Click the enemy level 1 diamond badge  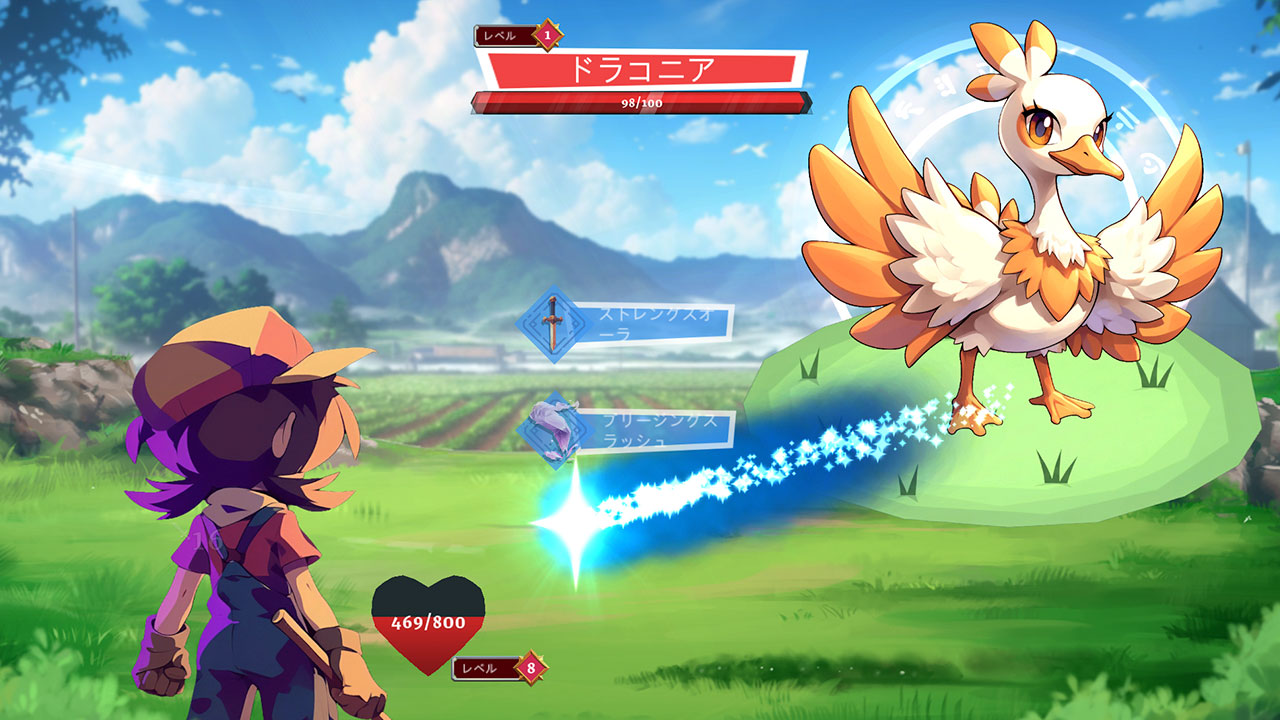pyautogui.click(x=546, y=37)
